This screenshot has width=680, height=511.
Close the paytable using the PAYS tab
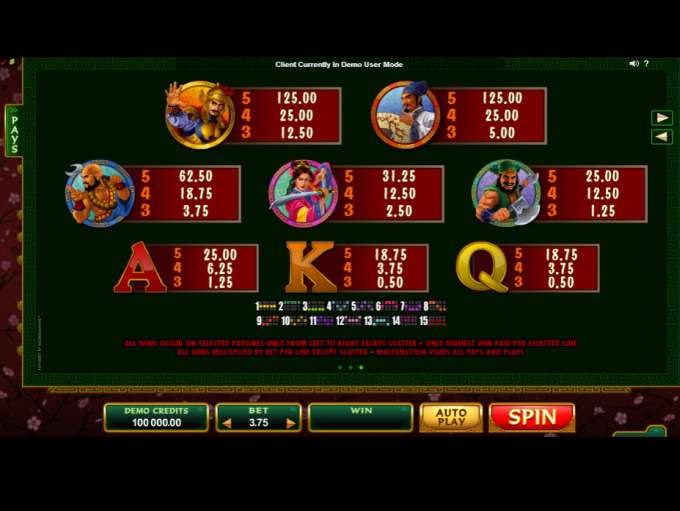point(14,131)
